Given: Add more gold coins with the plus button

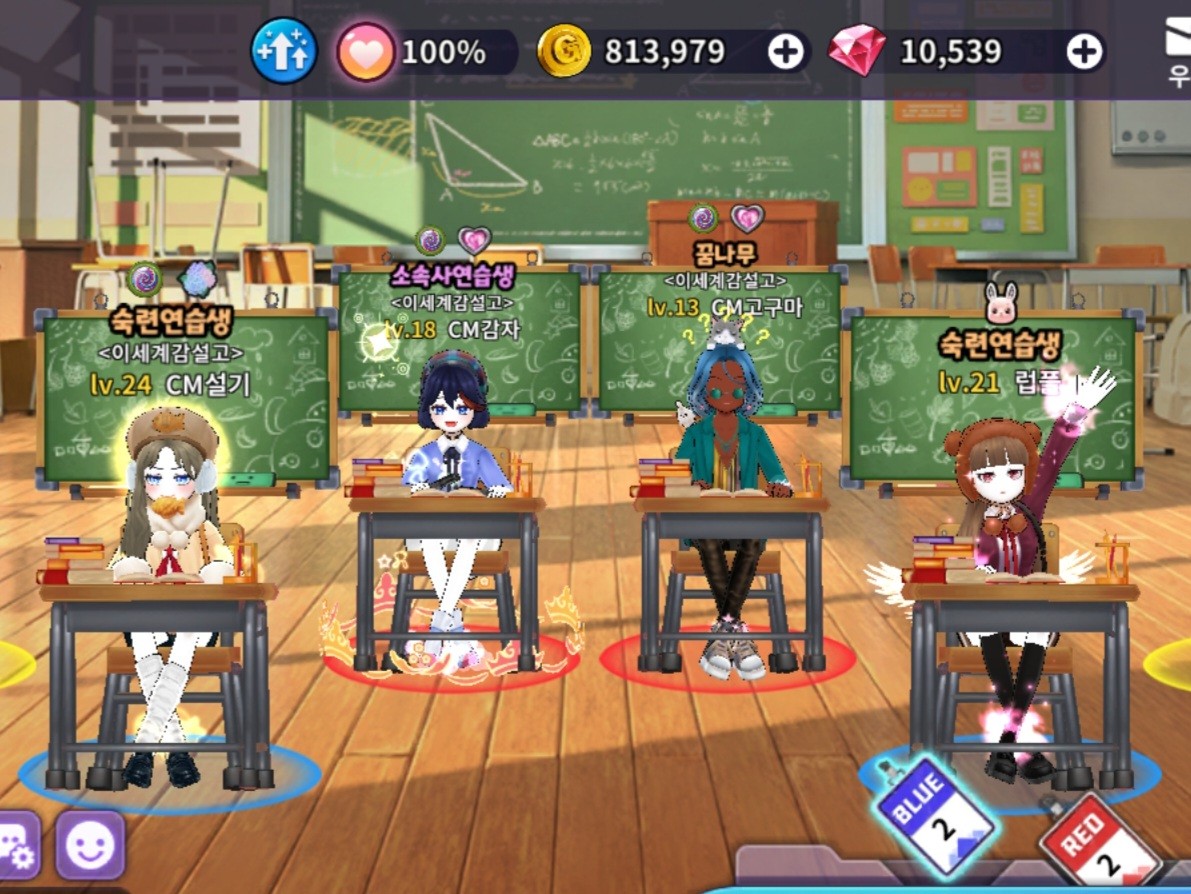Looking at the screenshot, I should [786, 52].
